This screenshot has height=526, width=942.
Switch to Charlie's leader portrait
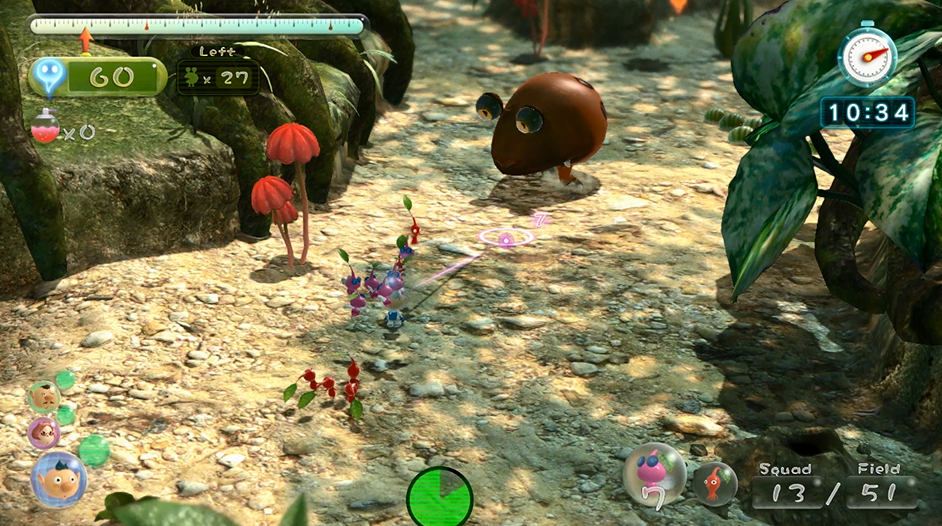(x=43, y=396)
